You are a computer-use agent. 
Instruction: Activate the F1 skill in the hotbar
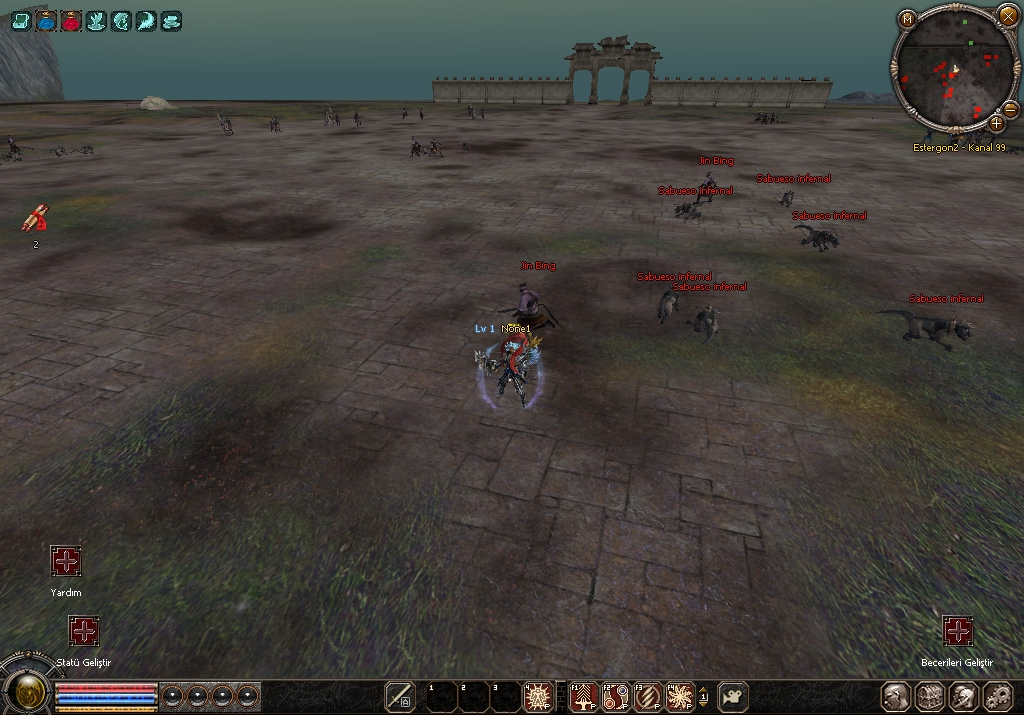[x=583, y=695]
